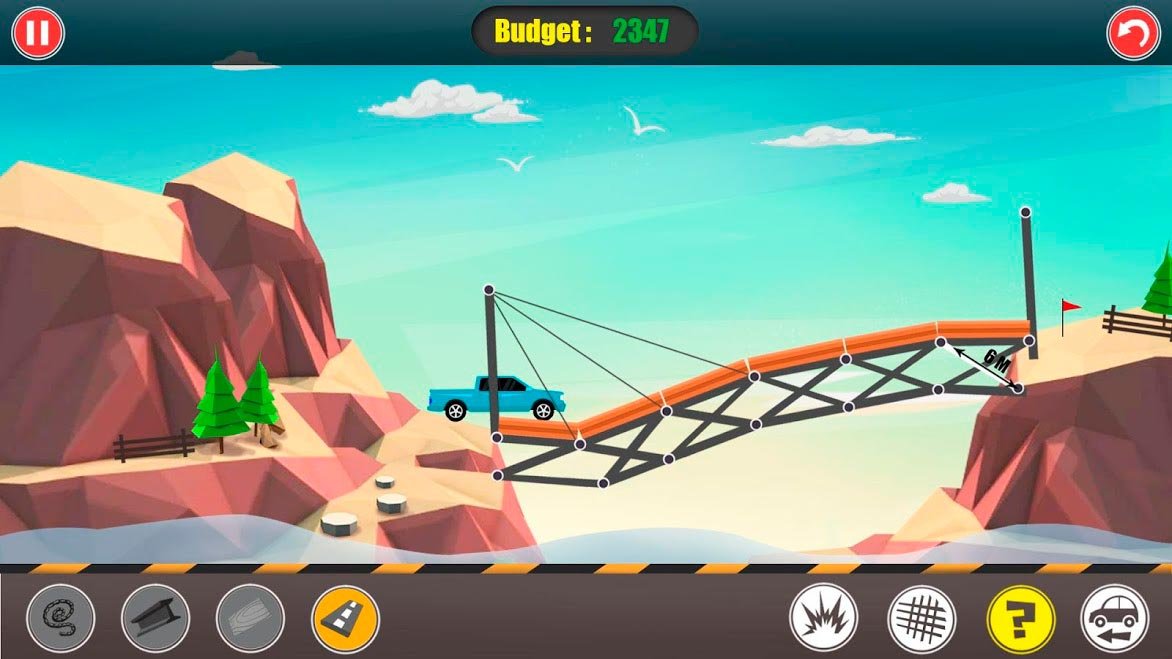Select the rope cable material
Viewport: 1172px width, 659px height.
pos(61,618)
